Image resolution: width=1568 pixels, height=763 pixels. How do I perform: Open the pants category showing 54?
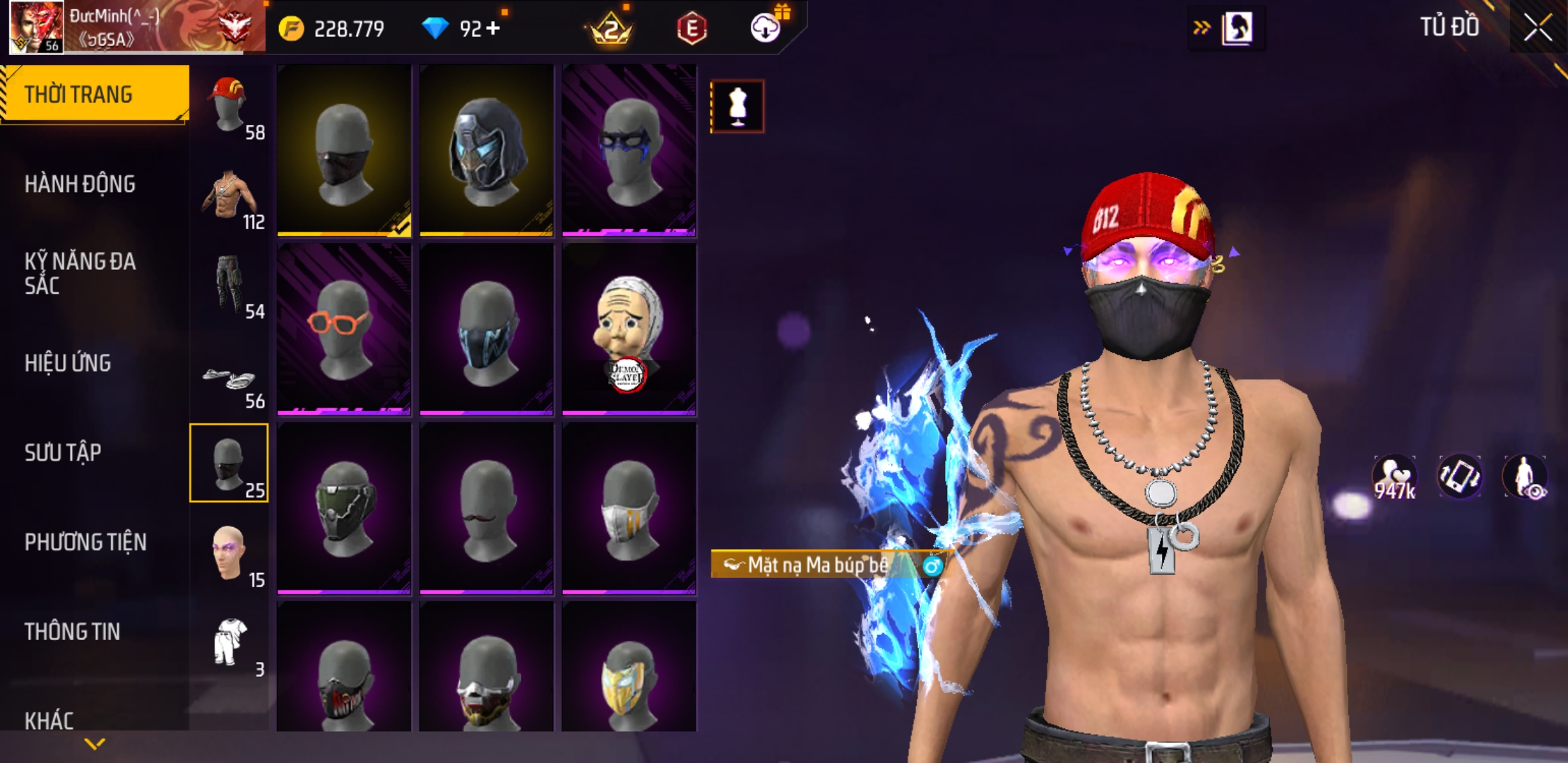(229, 285)
